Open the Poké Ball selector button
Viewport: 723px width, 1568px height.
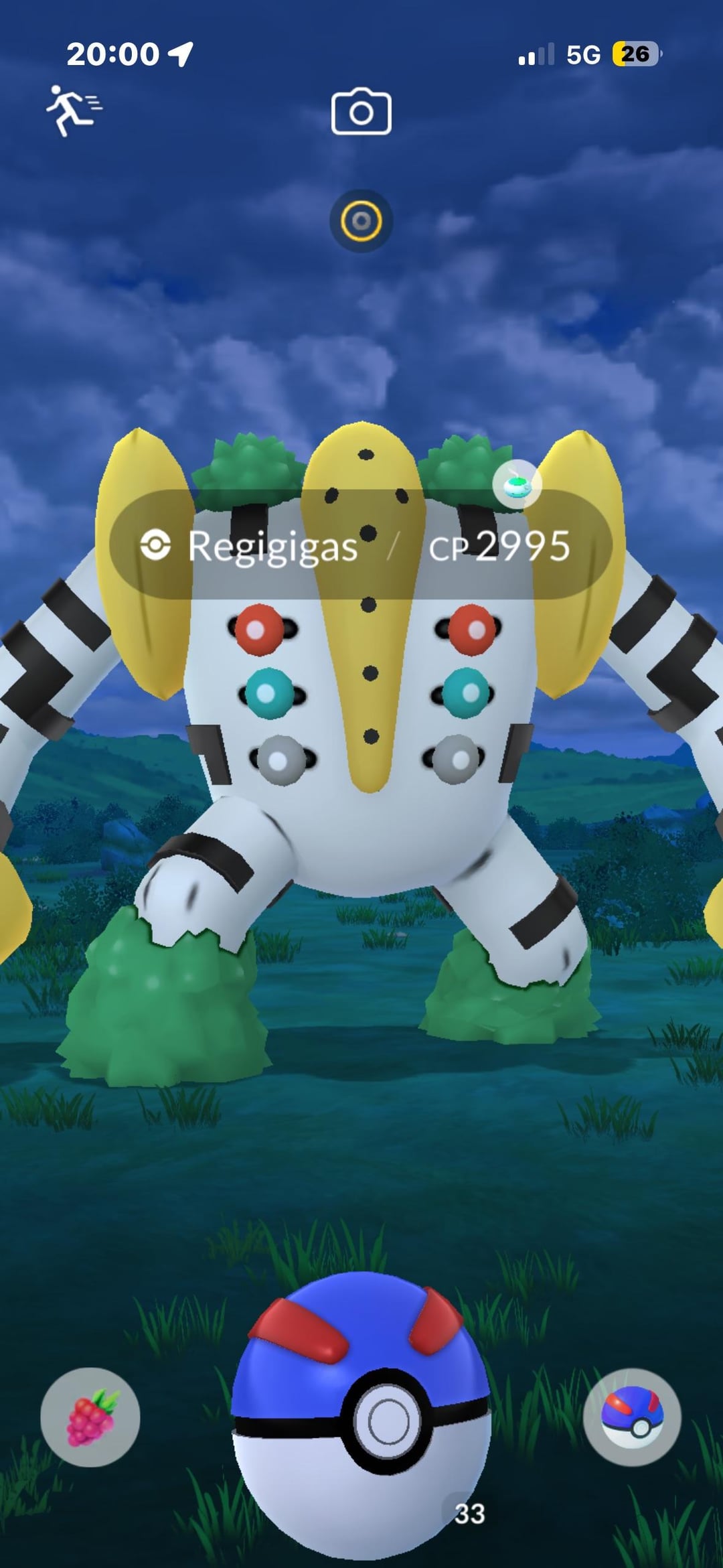tap(632, 1417)
